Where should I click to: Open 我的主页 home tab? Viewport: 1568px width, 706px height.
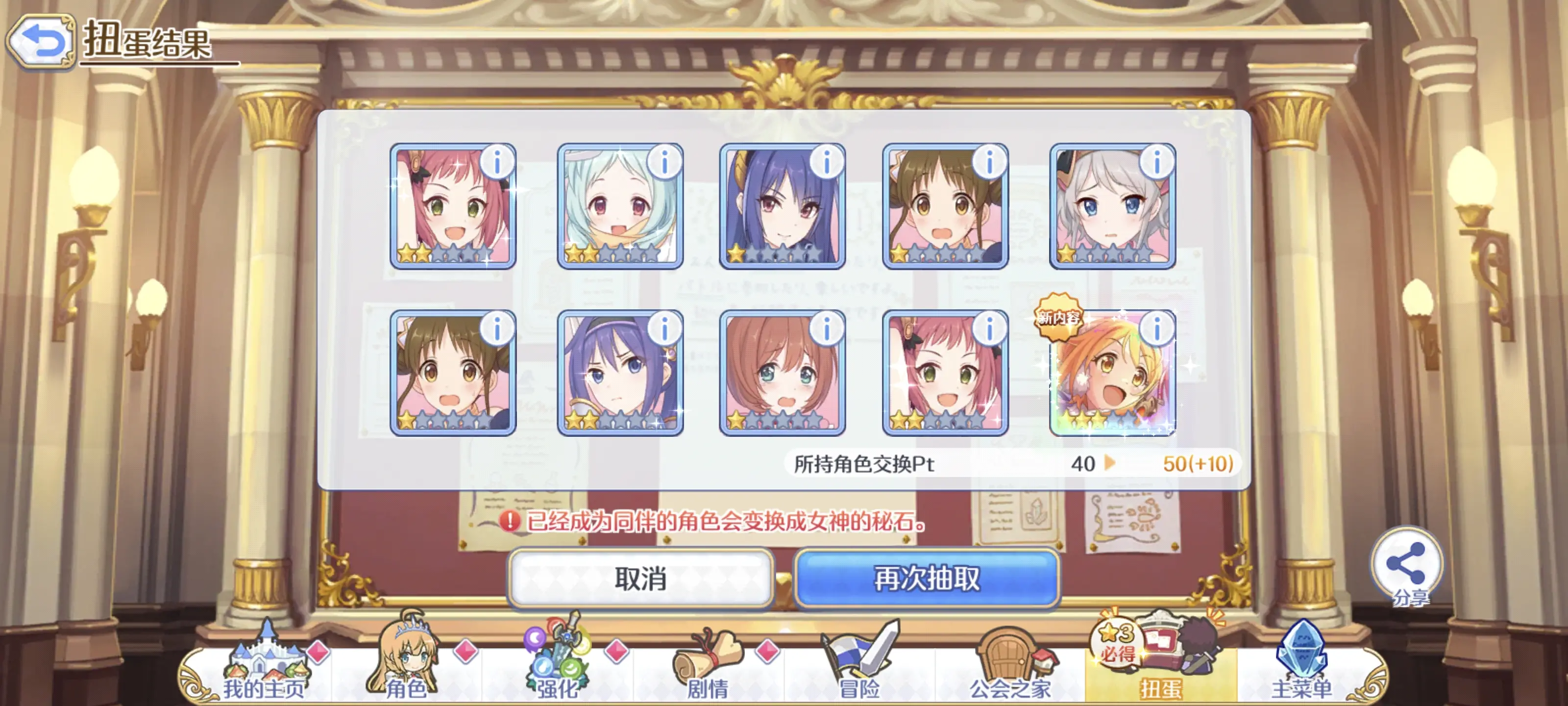[263, 668]
